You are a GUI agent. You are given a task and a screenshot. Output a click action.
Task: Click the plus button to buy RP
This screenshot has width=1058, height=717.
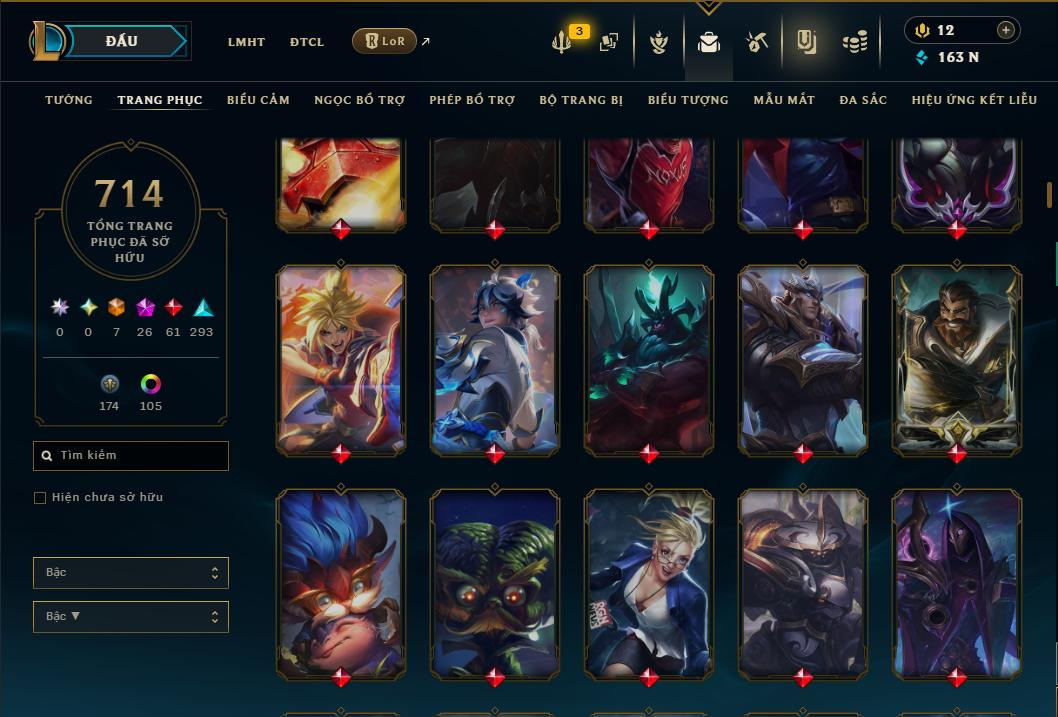pyautogui.click(x=1005, y=30)
